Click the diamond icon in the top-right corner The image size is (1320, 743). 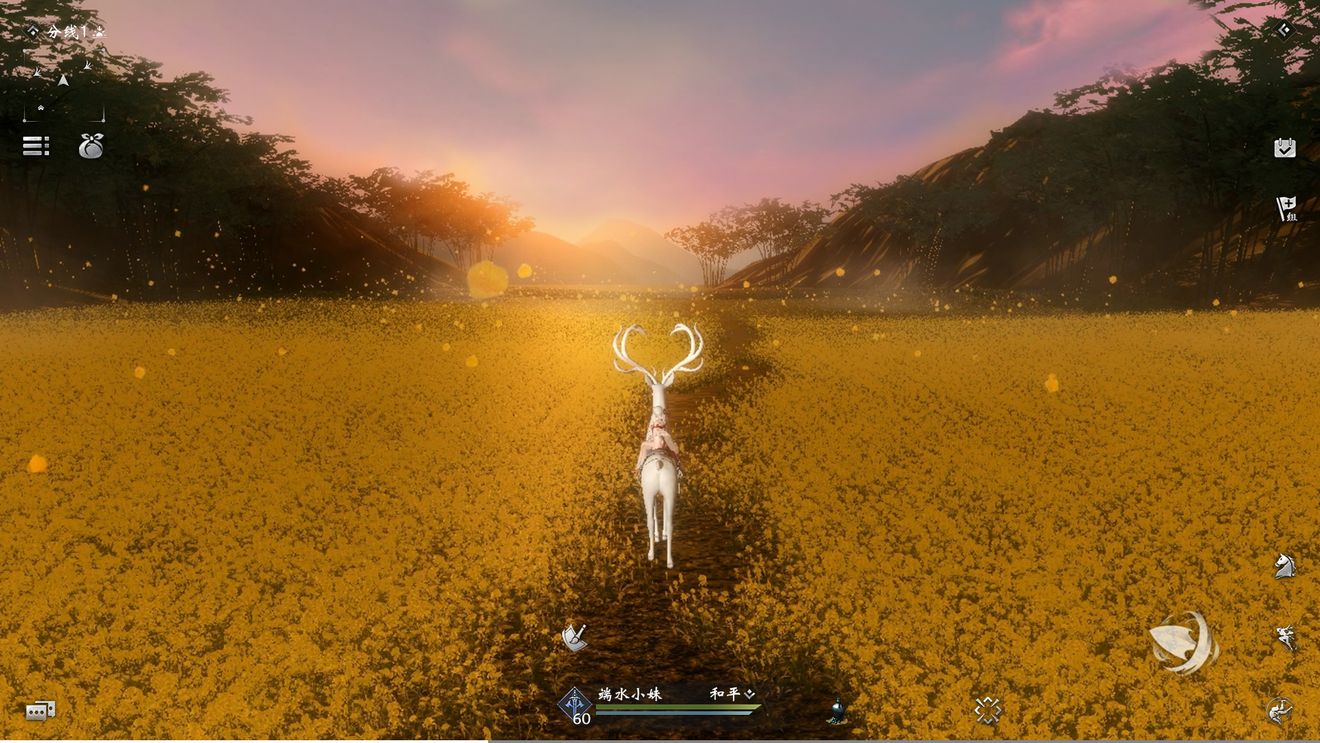(x=1284, y=30)
